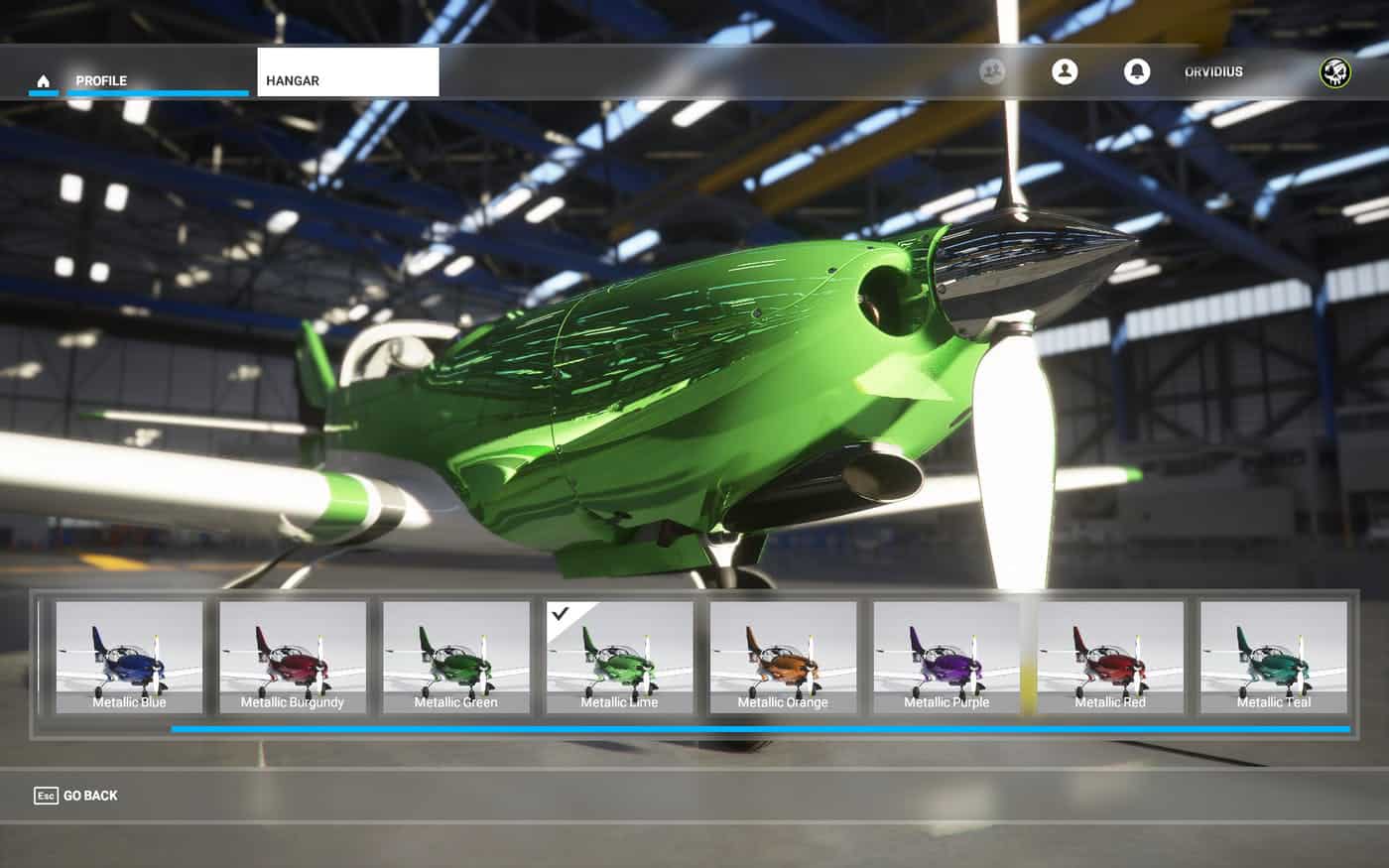
Task: Click the skull player avatar
Action: coord(1335,72)
